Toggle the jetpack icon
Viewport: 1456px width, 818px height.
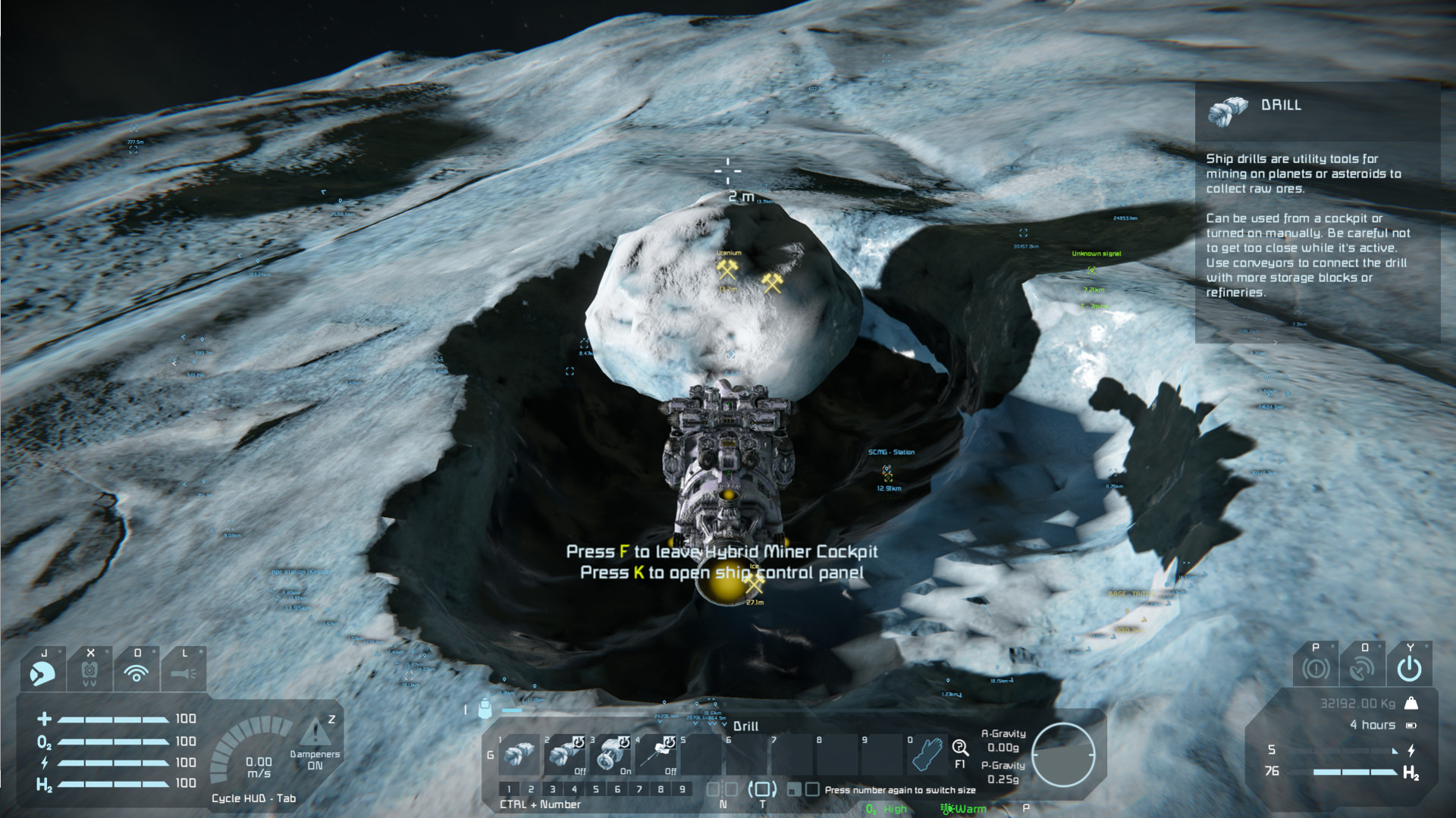point(89,672)
